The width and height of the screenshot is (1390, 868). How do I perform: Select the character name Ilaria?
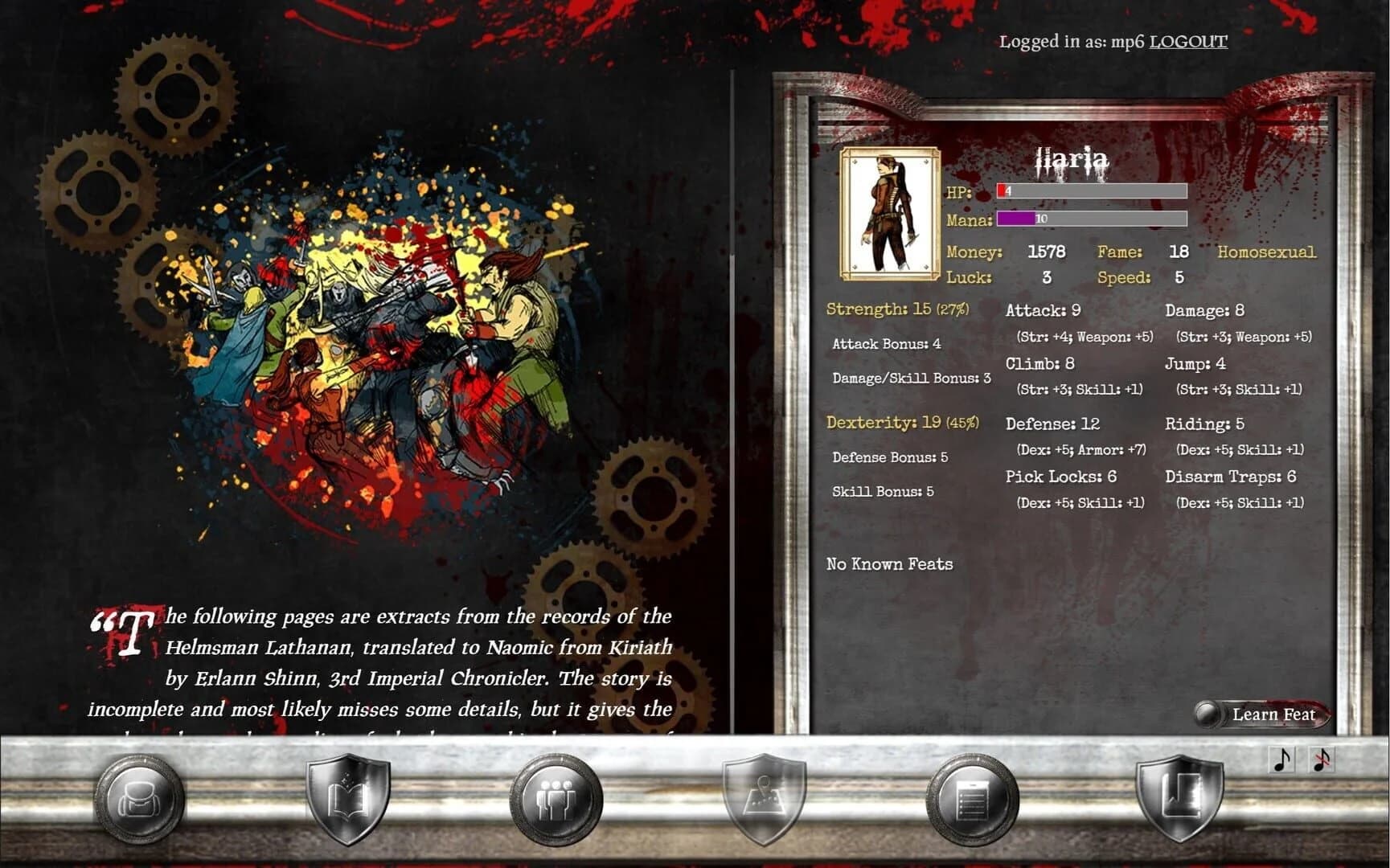coord(1070,159)
